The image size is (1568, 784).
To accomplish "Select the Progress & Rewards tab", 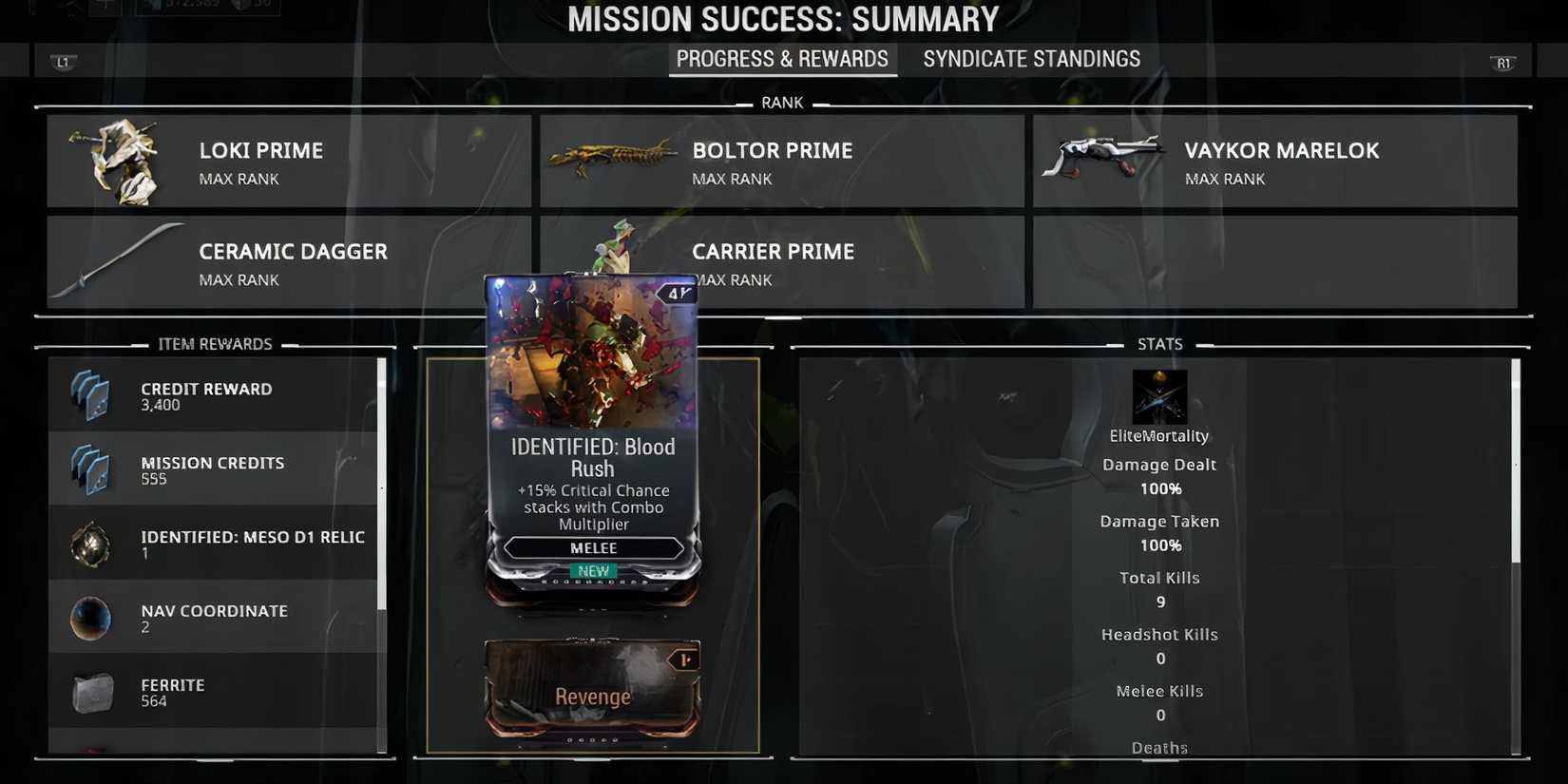I will [x=782, y=59].
